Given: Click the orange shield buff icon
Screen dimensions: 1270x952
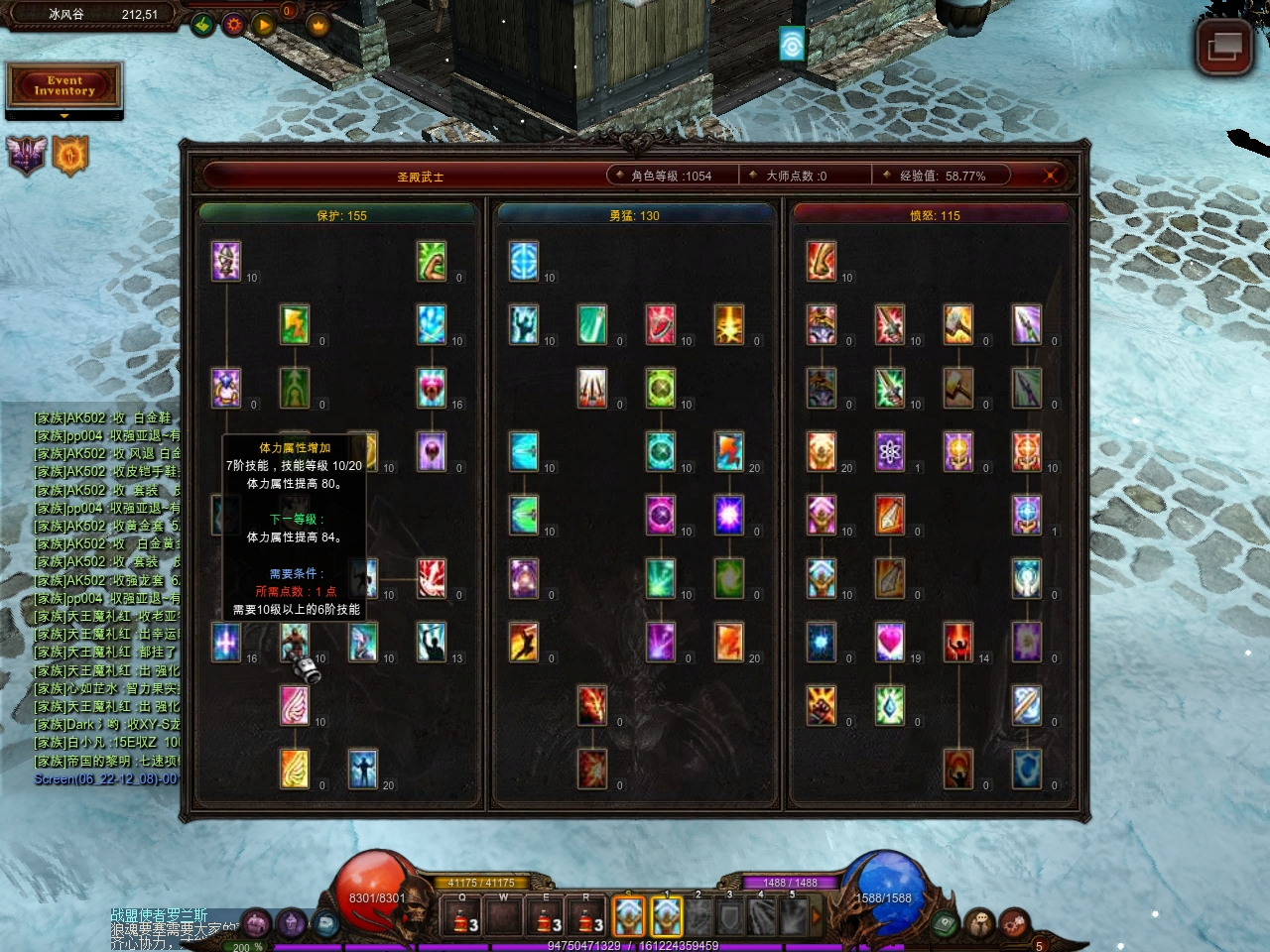Looking at the screenshot, I should coord(70,155).
